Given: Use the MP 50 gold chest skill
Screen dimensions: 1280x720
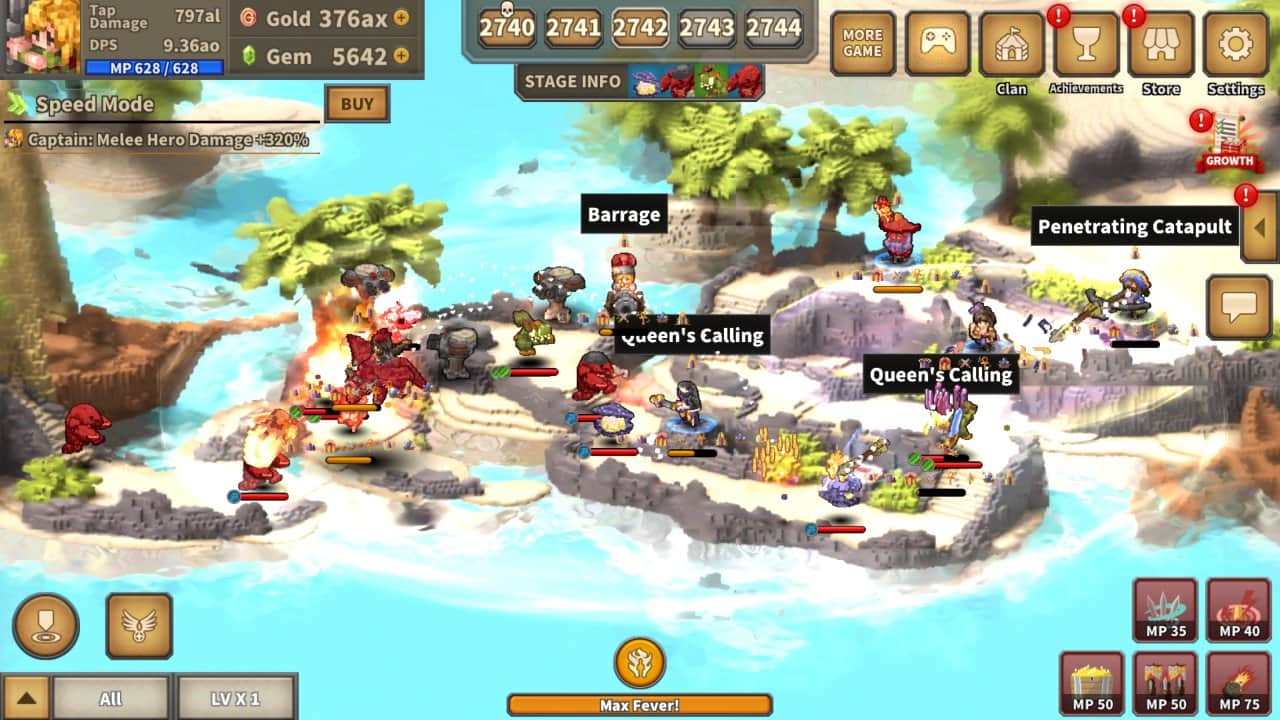Looking at the screenshot, I should 1091,684.
